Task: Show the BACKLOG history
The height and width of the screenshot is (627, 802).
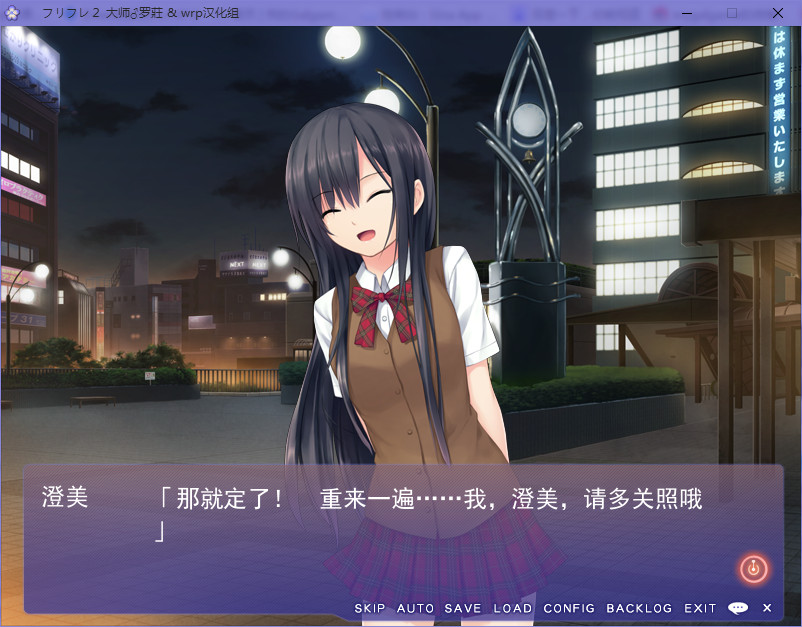Action: pos(639,608)
